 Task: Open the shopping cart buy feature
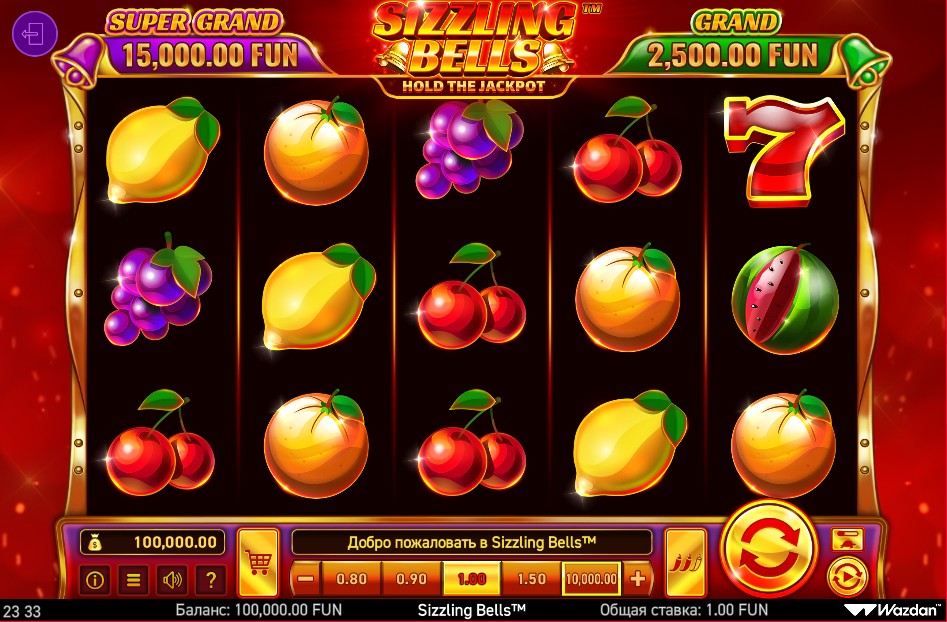coord(258,562)
